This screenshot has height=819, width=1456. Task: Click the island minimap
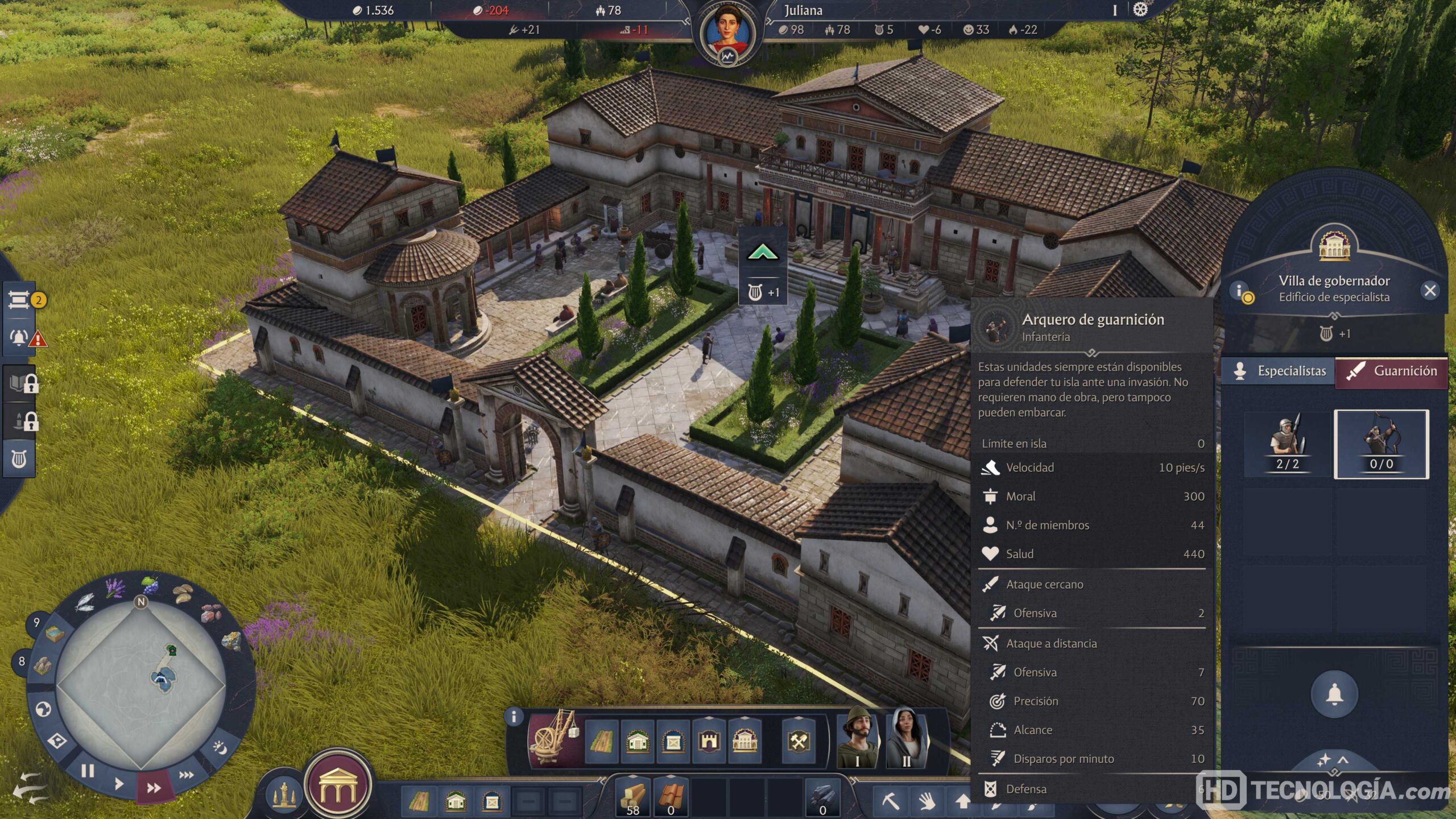141,682
